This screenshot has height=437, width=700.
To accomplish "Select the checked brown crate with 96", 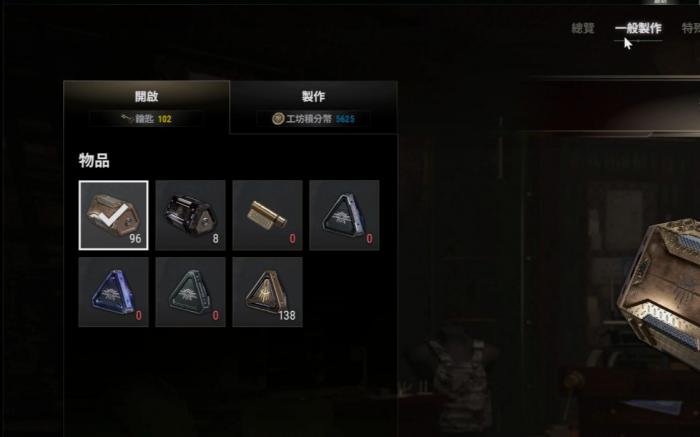I will (114, 215).
